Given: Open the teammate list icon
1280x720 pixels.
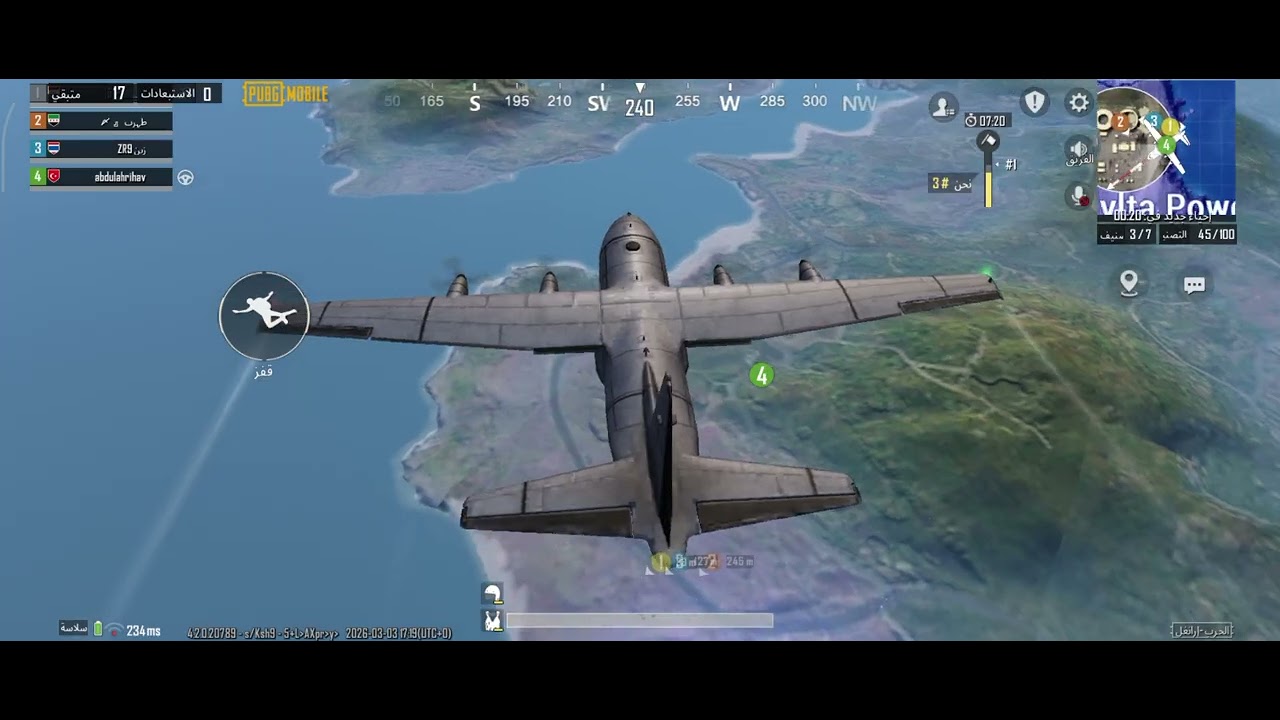Looking at the screenshot, I should click(x=943, y=106).
